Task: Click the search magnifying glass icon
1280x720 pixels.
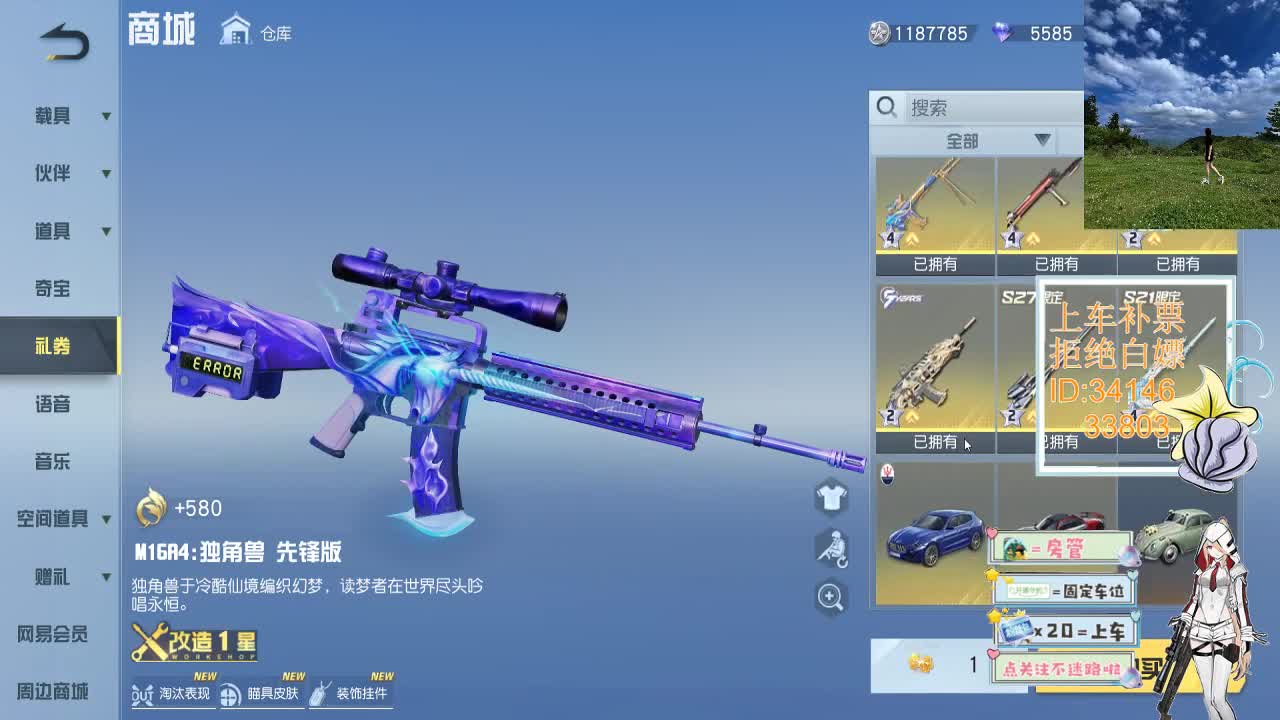Action: point(886,105)
